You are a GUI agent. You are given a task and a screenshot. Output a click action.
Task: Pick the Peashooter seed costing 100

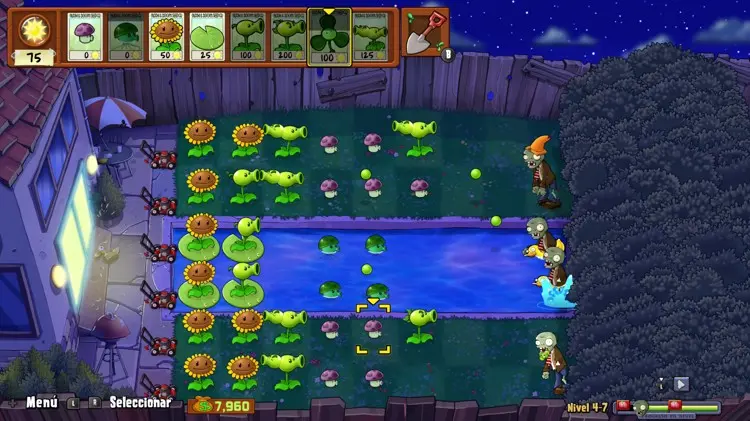pyautogui.click(x=247, y=37)
